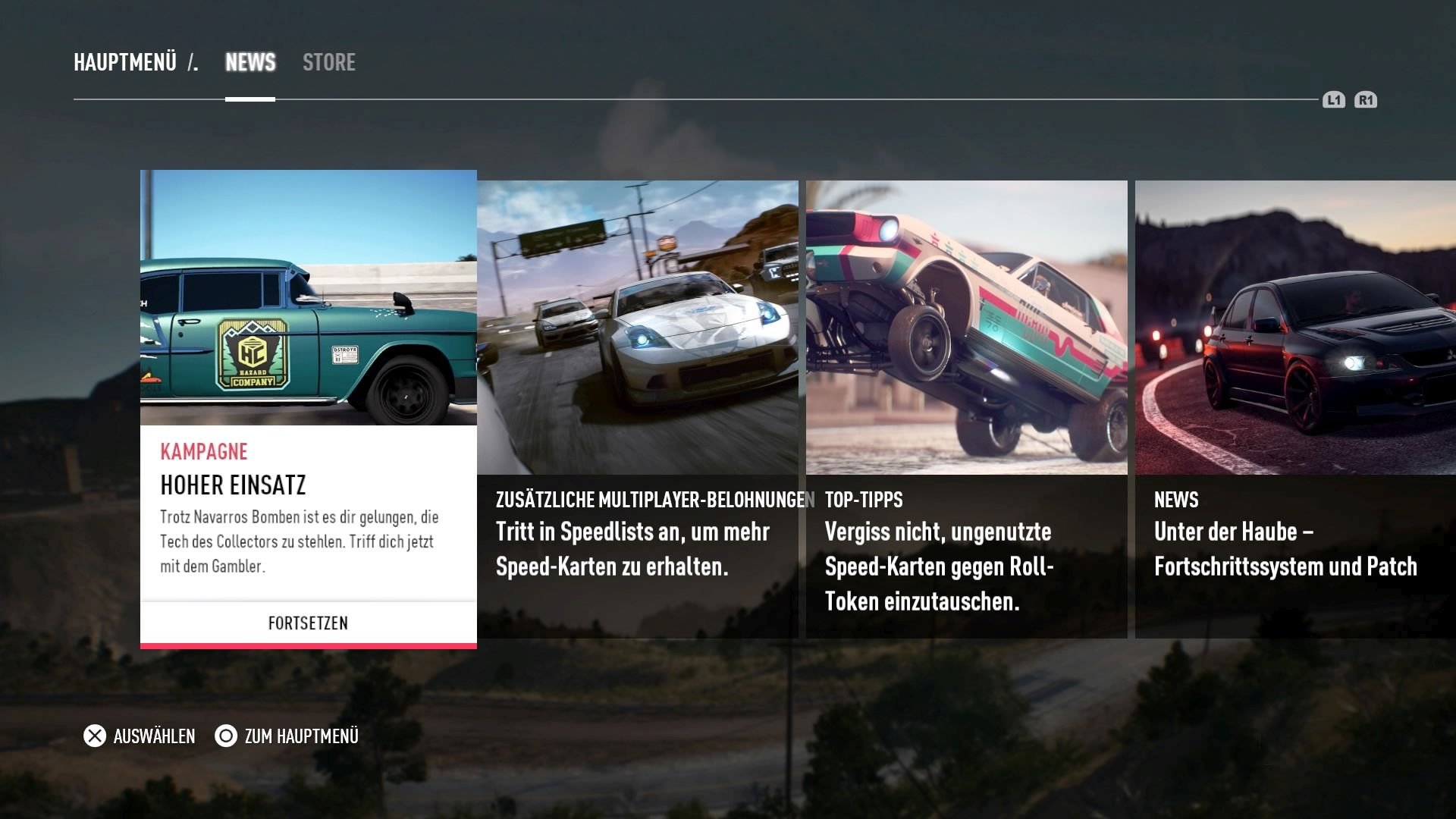
Task: Switch to the STORE tab
Action: tap(329, 62)
